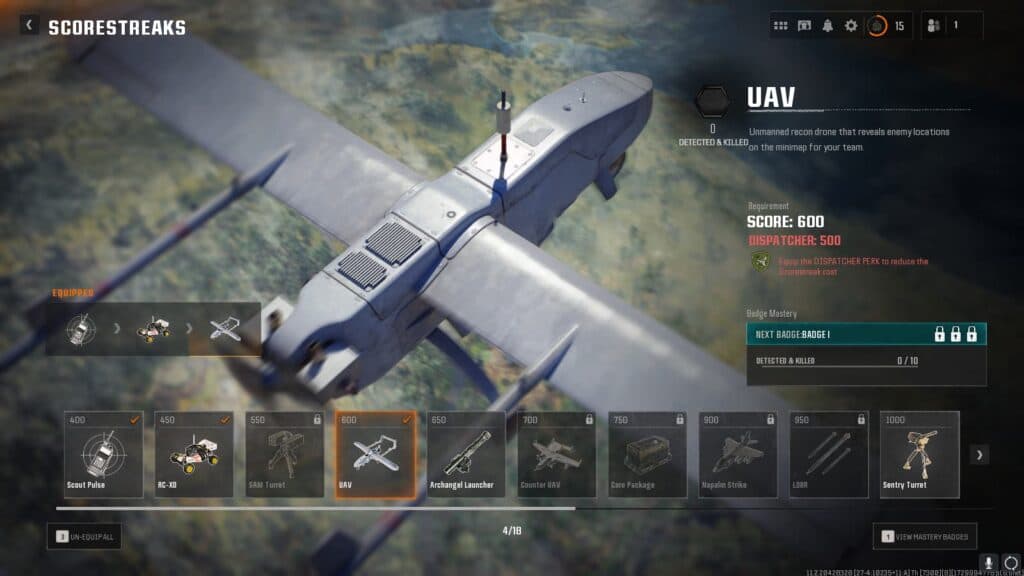Image resolution: width=1024 pixels, height=576 pixels.
Task: Choose the Care Package scorestreak
Action: [647, 454]
